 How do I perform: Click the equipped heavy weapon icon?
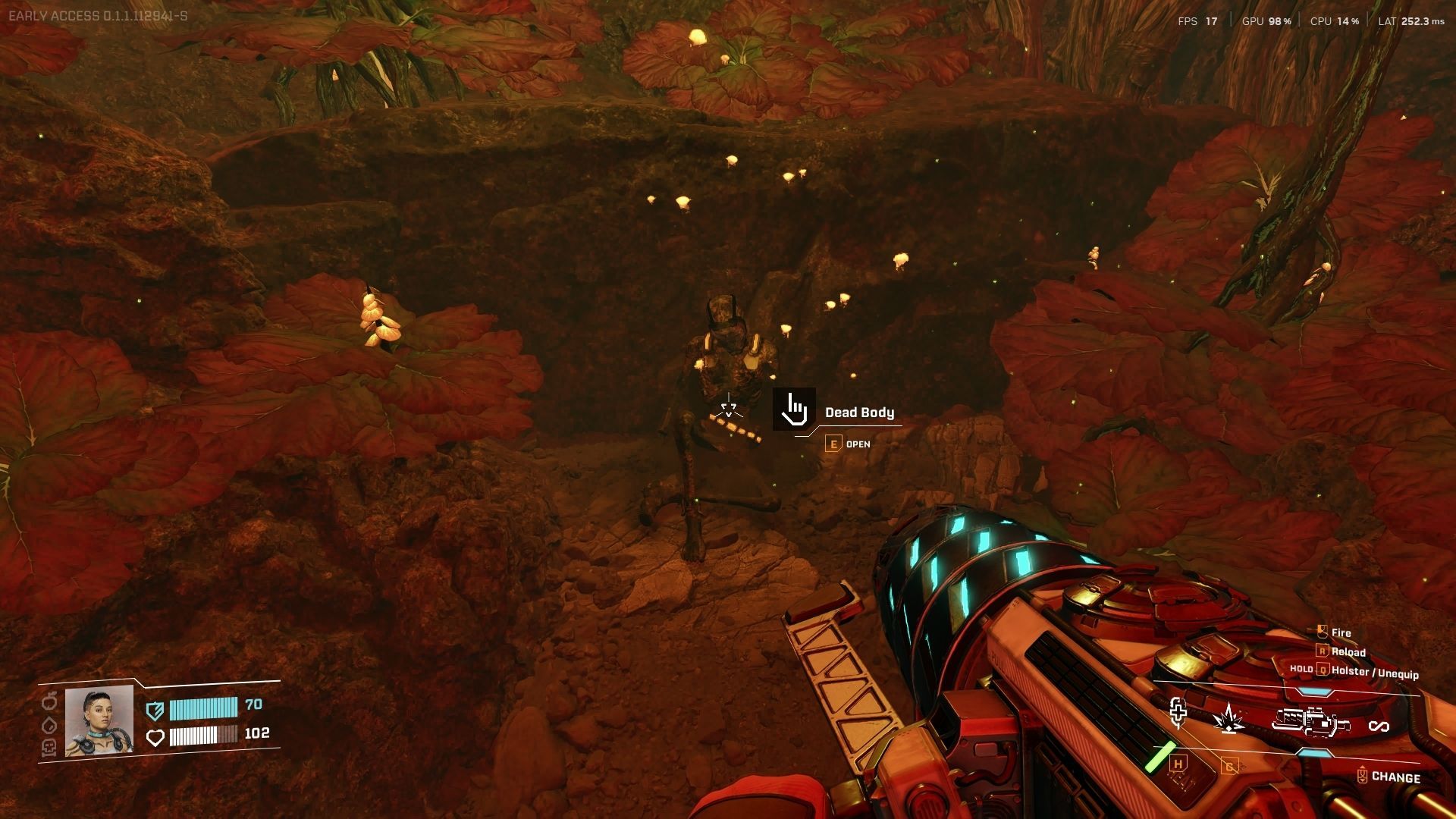1310,721
